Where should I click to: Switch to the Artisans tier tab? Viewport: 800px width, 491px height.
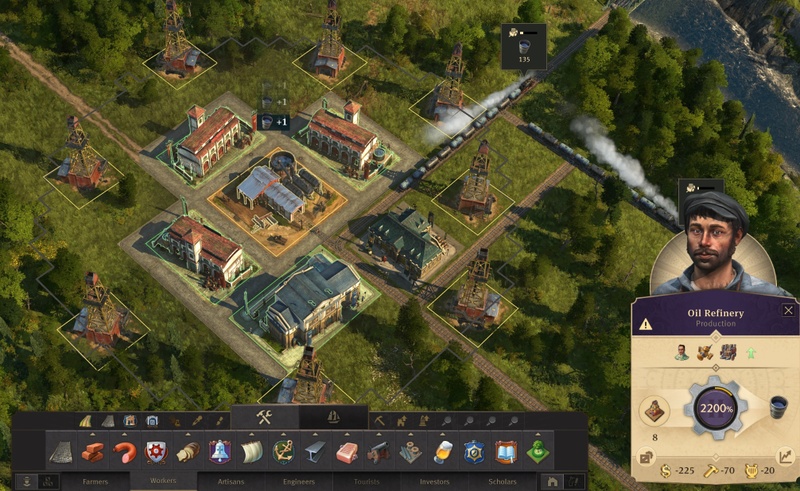point(230,481)
